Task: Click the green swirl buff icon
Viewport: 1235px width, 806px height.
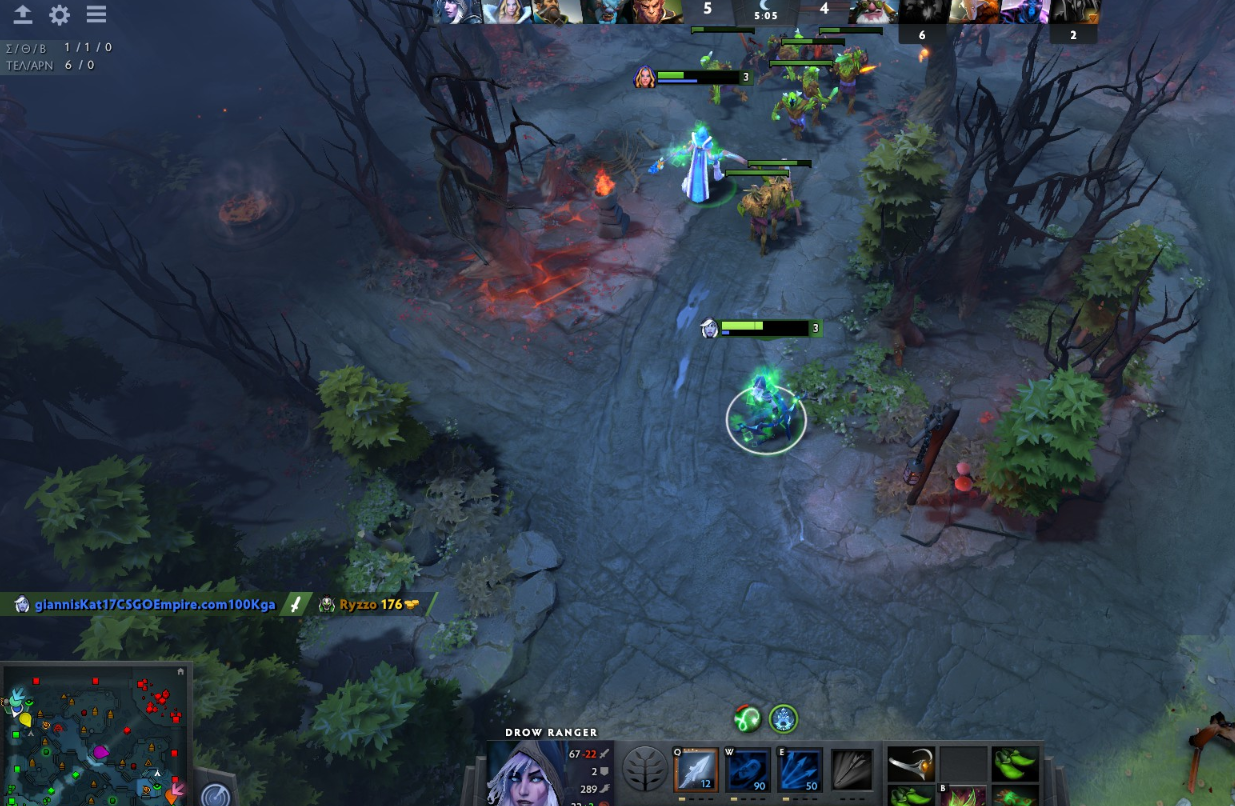Action: [x=747, y=718]
